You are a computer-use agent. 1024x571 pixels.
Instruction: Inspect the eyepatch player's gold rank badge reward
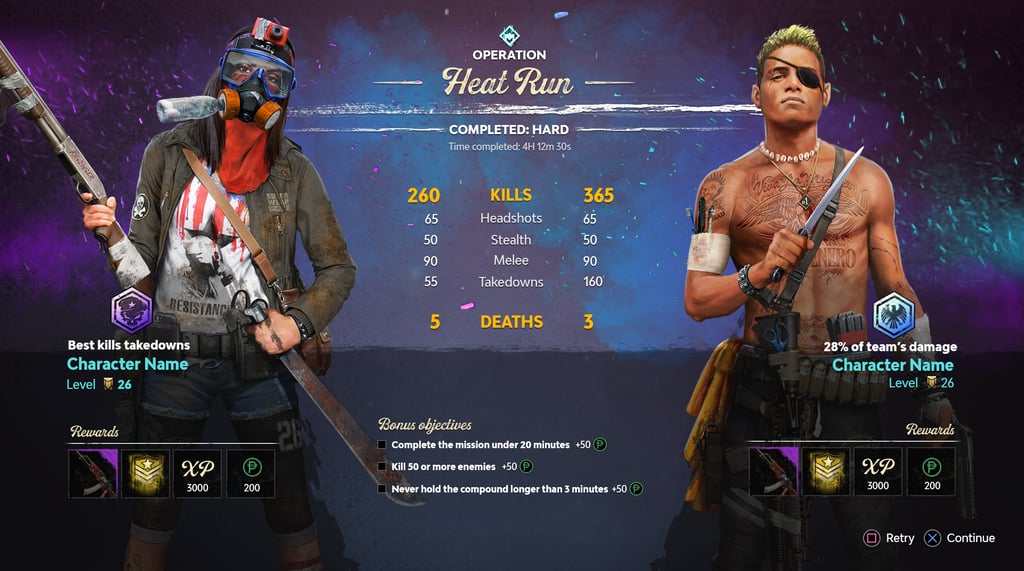[x=826, y=472]
